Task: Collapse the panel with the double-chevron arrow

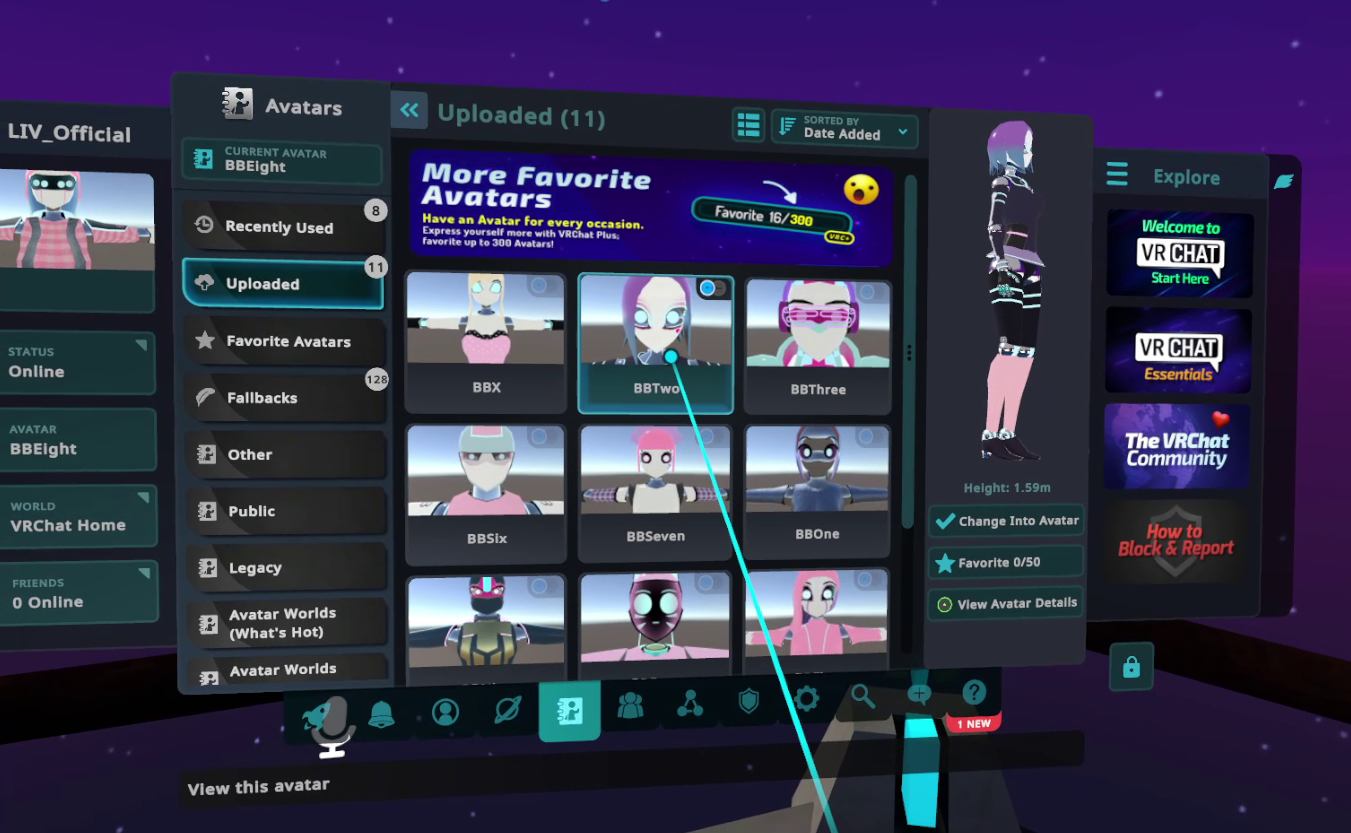Action: point(409,110)
